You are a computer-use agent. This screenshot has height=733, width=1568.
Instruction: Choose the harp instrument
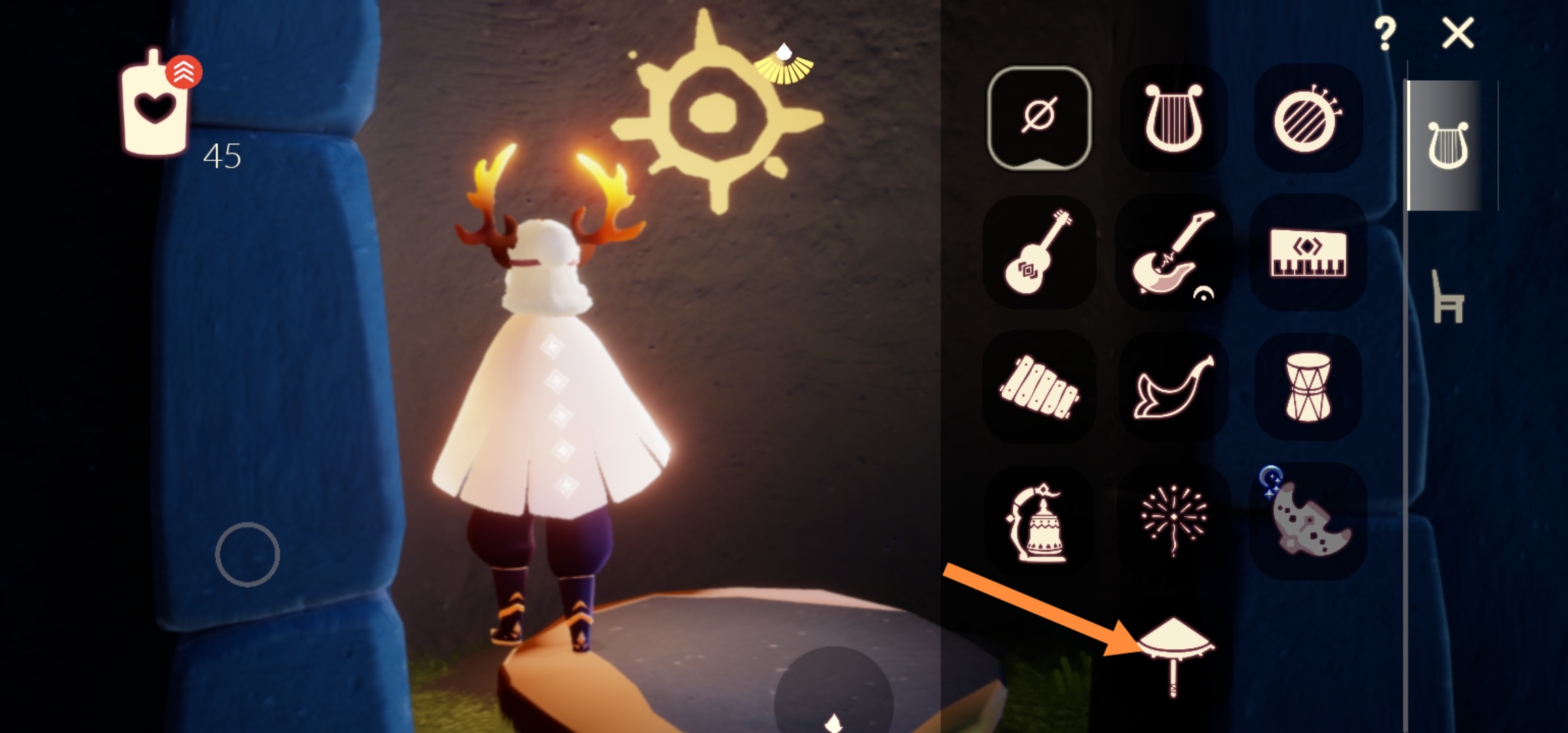click(1173, 118)
